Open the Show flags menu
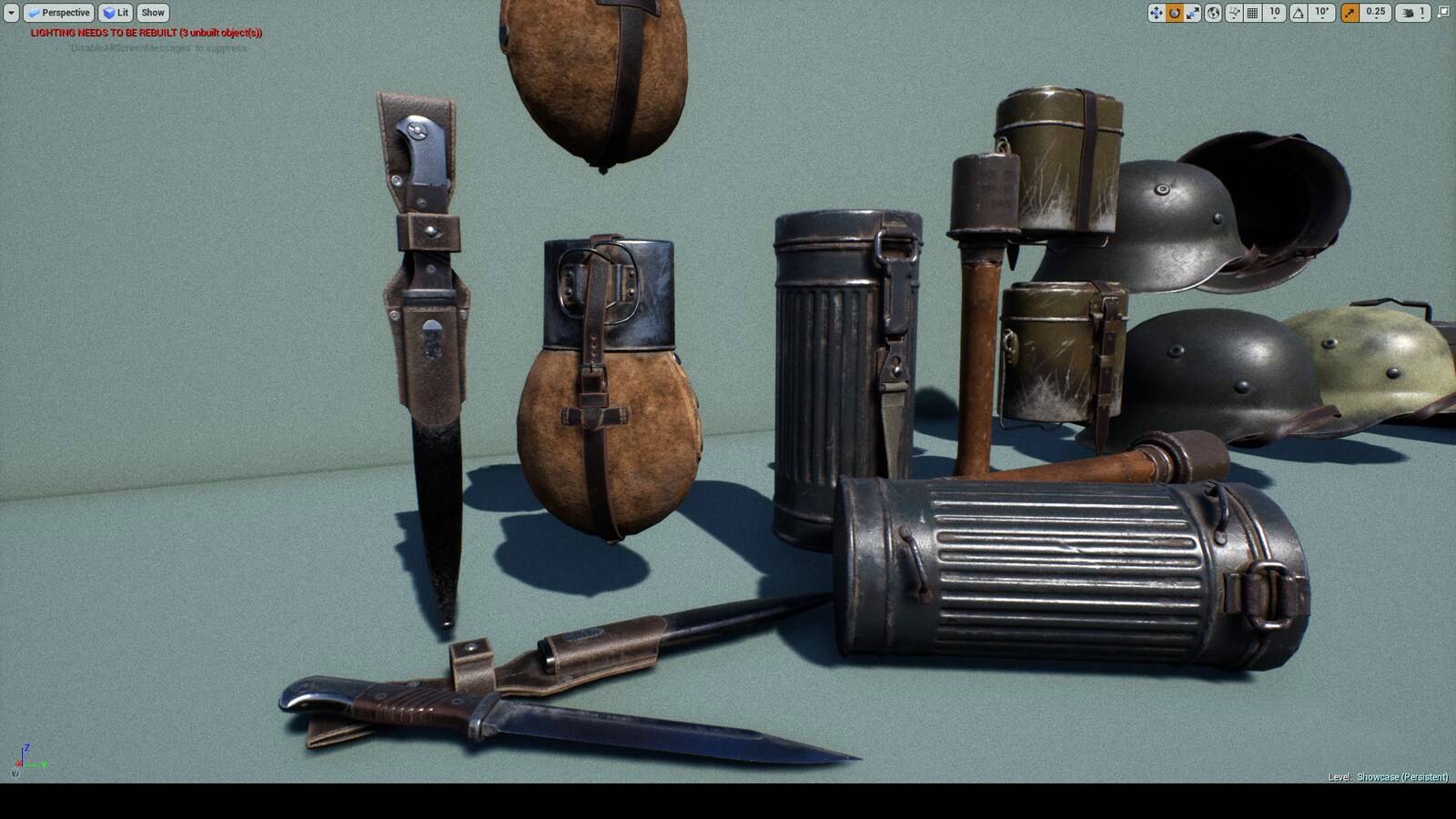The height and width of the screenshot is (819, 1456). [x=152, y=13]
